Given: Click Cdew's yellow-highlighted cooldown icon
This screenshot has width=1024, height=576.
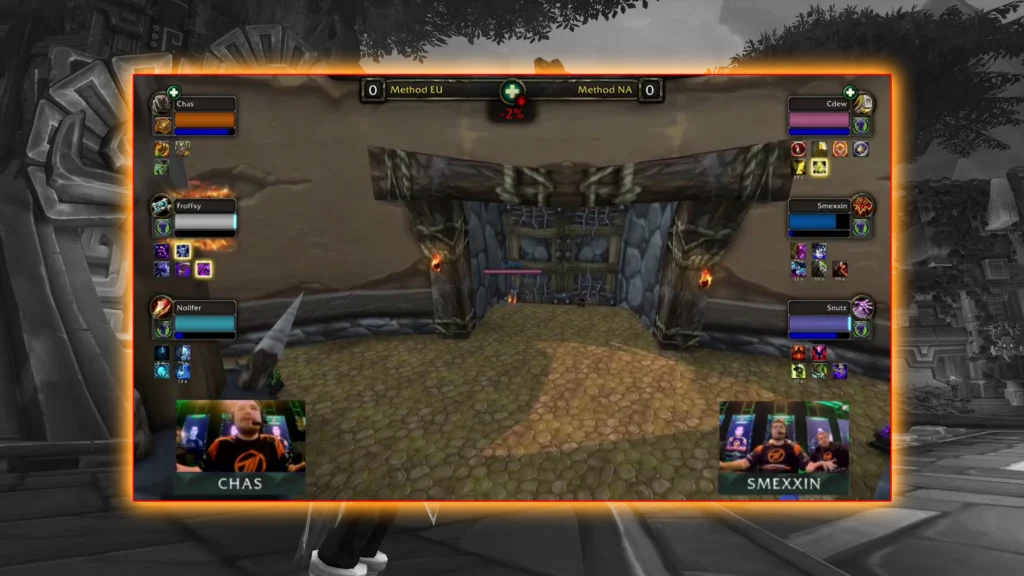Looking at the screenshot, I should point(819,166).
